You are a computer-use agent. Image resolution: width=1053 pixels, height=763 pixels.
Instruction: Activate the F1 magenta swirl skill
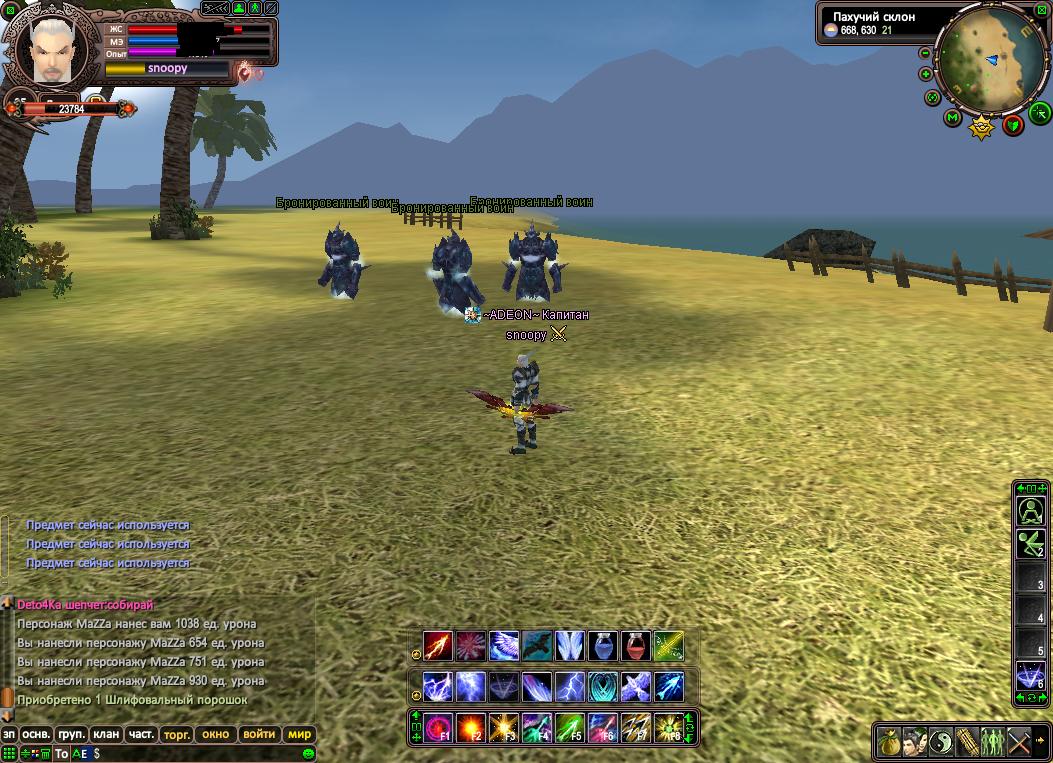click(438, 727)
